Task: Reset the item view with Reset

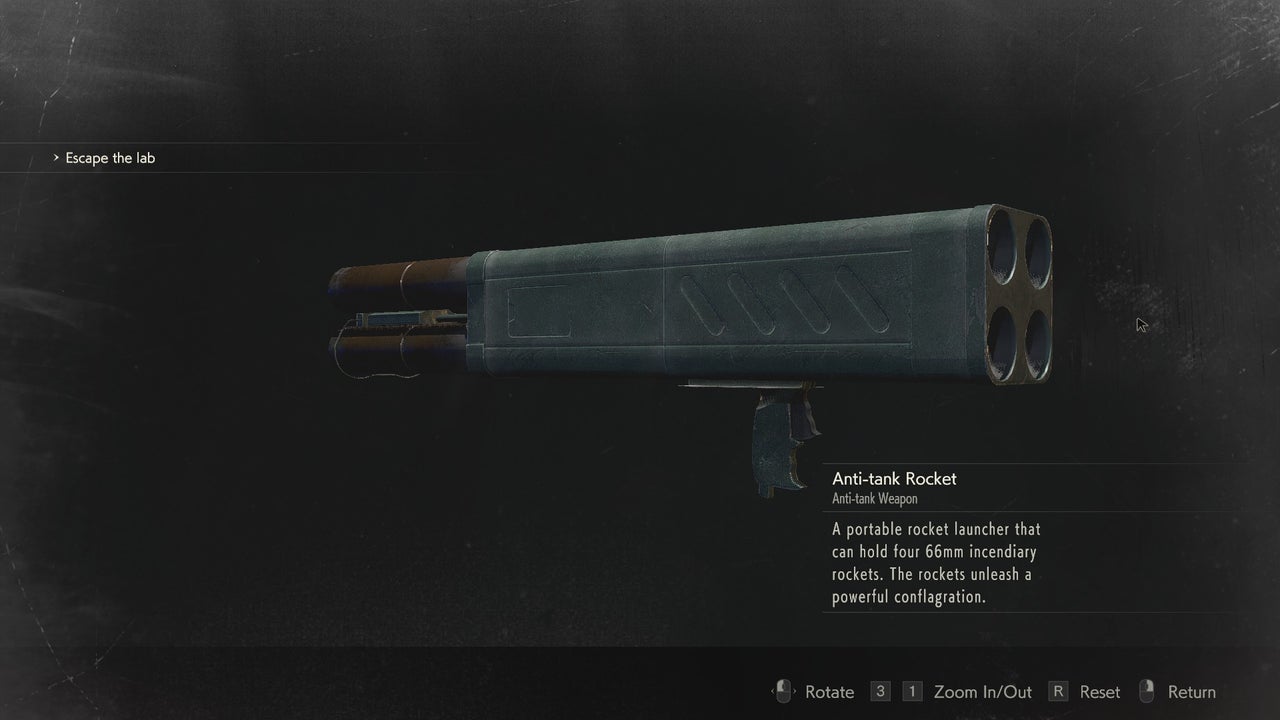Action: (x=1099, y=692)
